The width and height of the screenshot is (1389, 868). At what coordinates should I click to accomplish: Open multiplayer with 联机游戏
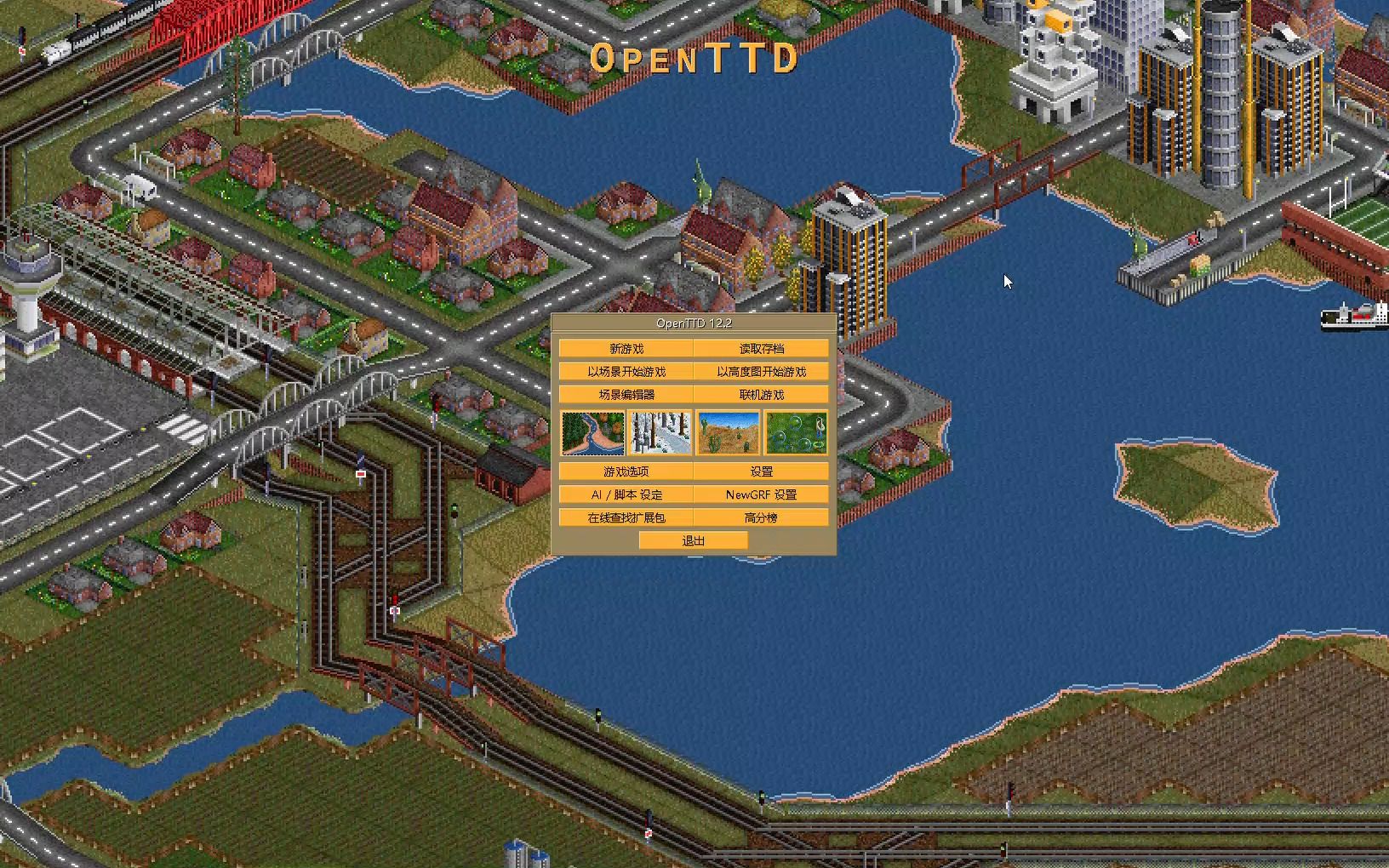760,394
